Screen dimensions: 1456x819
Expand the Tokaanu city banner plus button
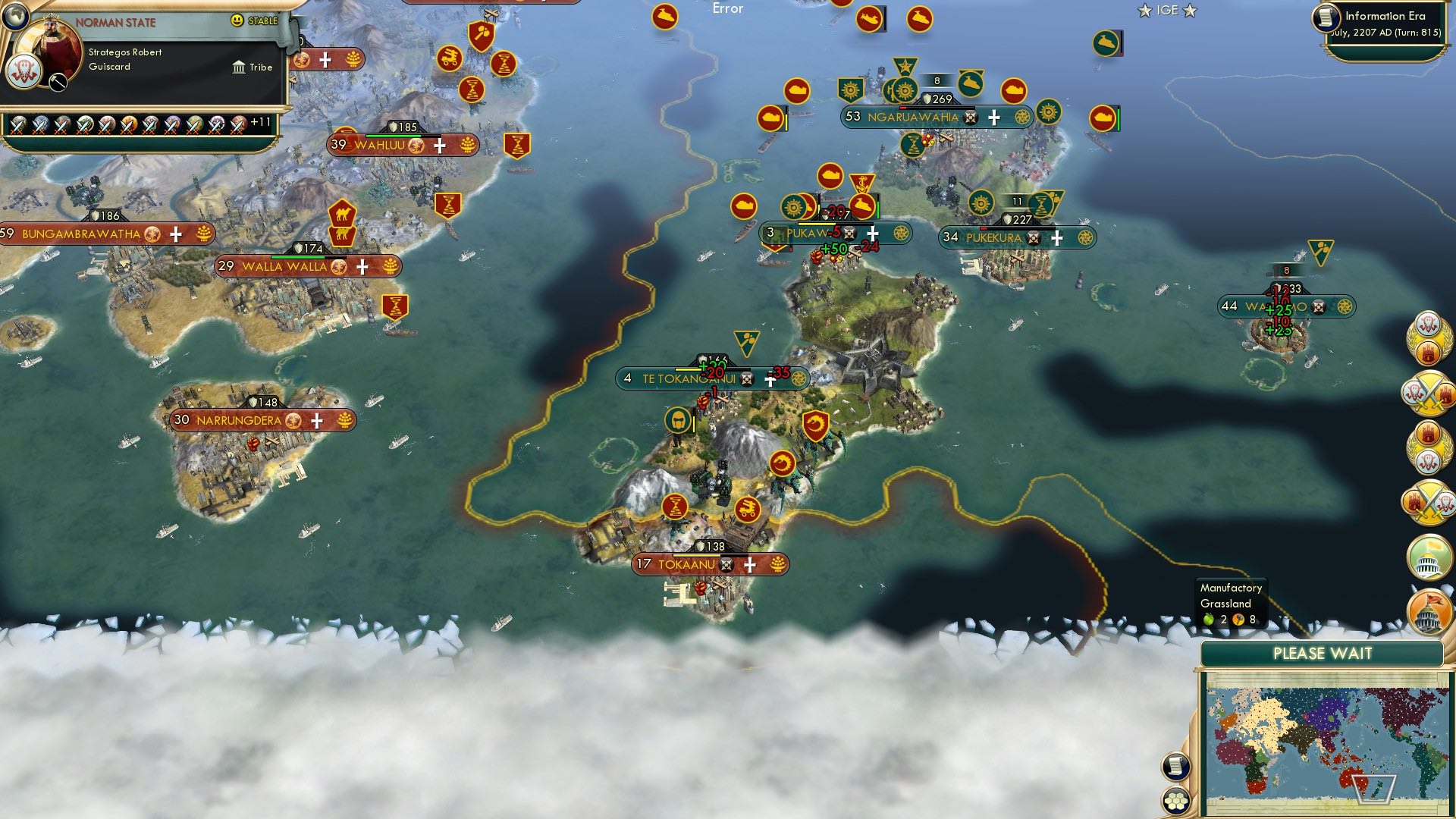pyautogui.click(x=749, y=565)
